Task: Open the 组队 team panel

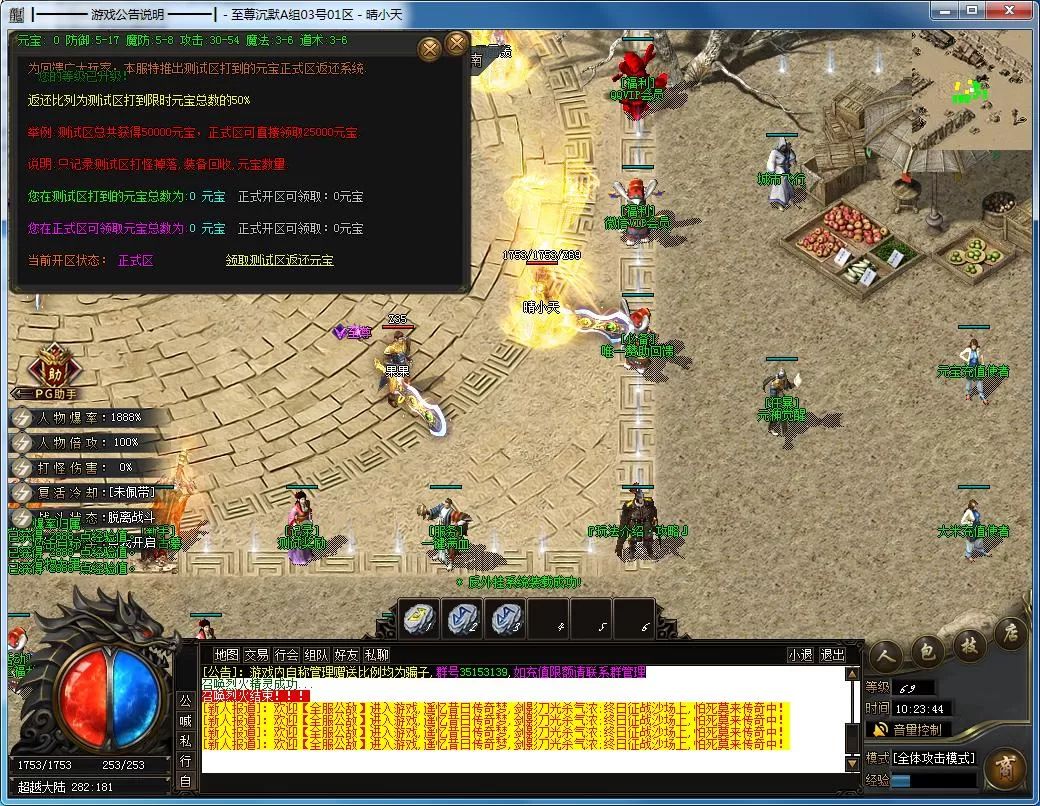Action: [x=317, y=655]
